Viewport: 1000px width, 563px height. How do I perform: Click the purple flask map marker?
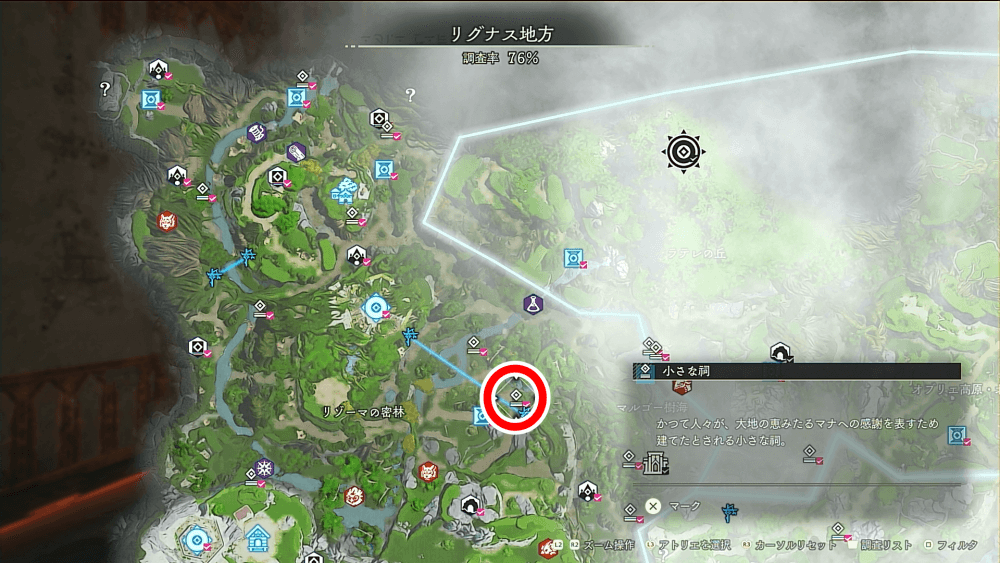point(533,303)
